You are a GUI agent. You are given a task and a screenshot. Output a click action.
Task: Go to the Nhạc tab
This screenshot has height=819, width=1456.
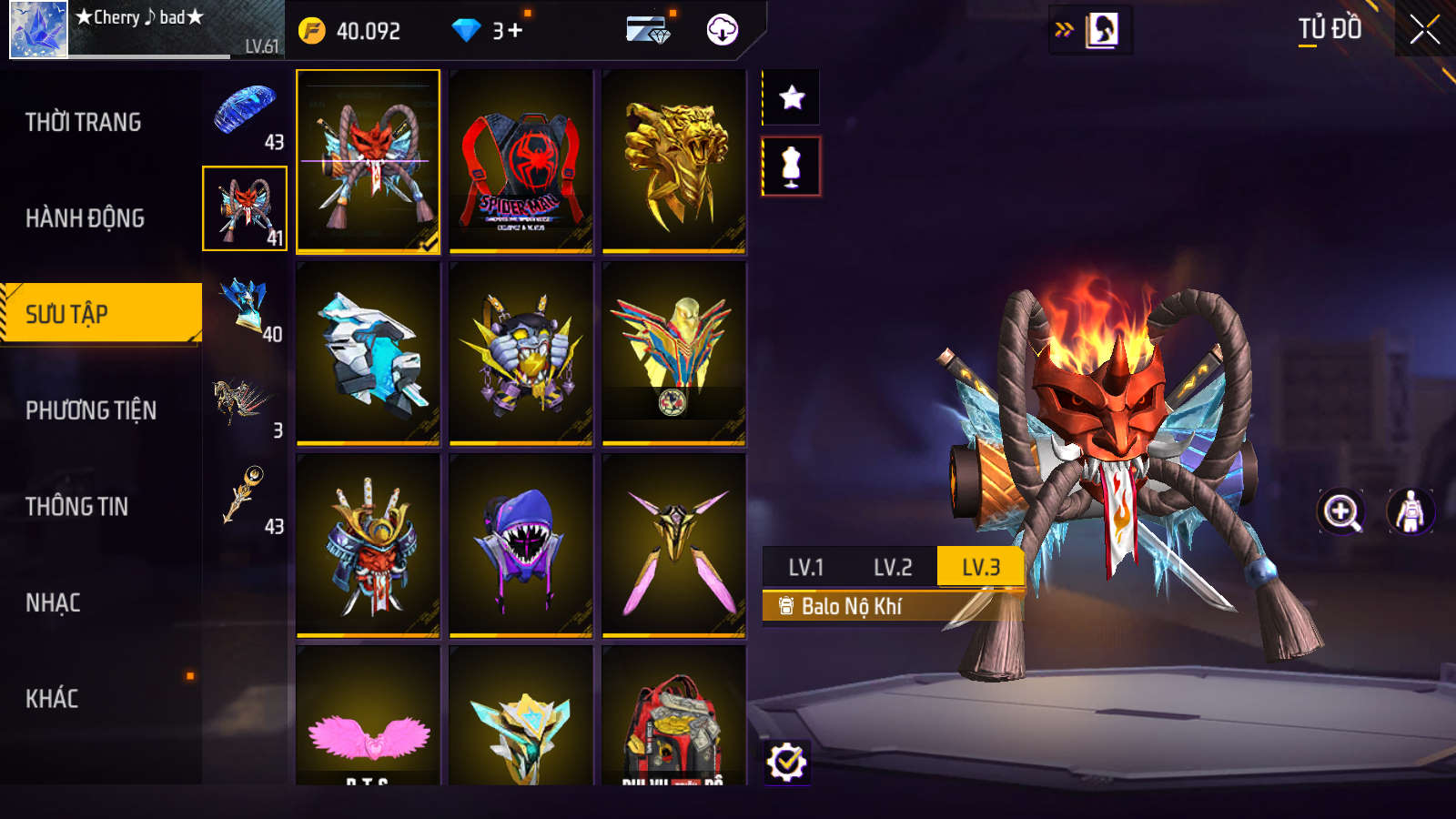pyautogui.click(x=53, y=602)
